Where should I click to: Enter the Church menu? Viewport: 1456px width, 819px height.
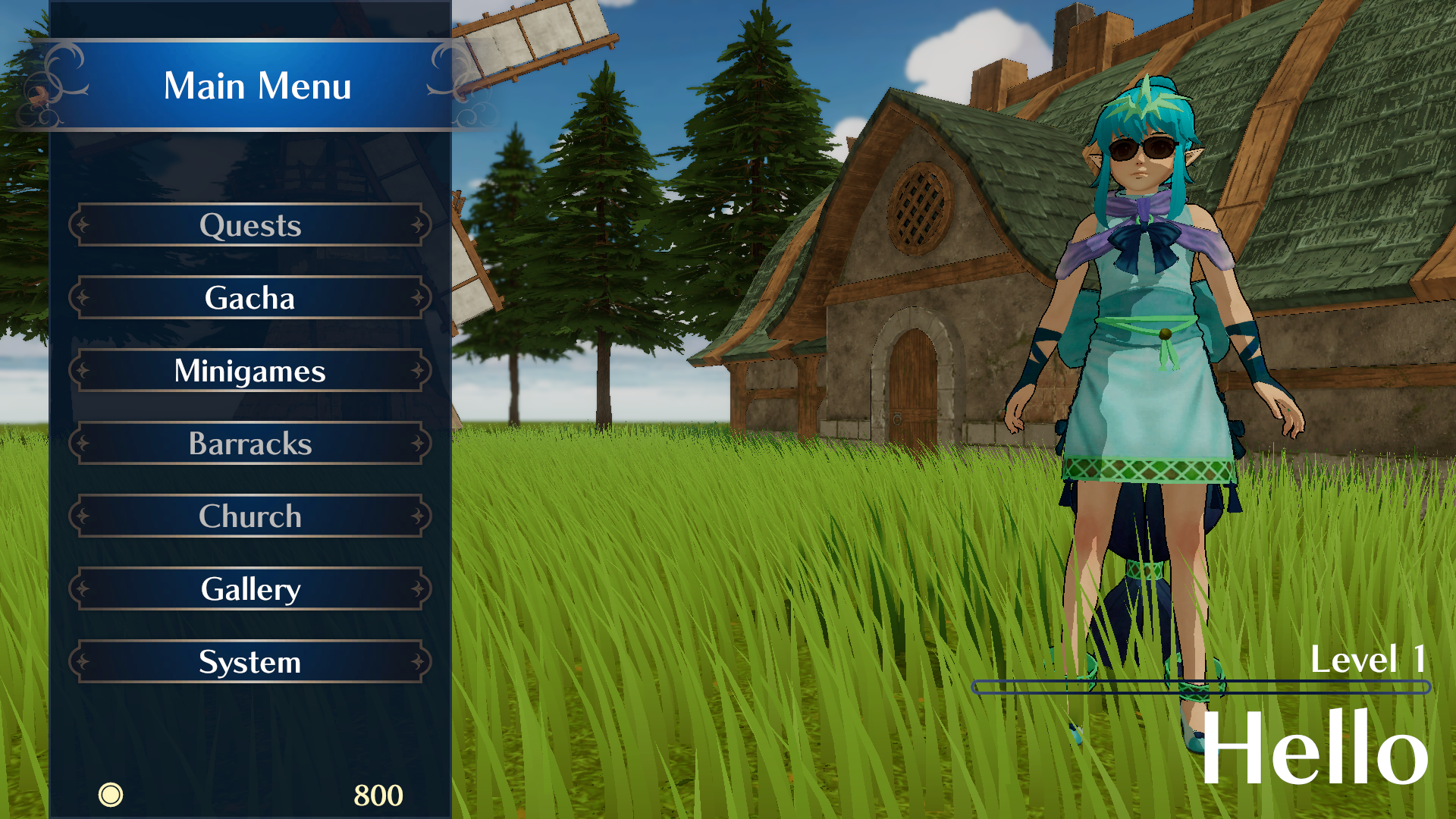tap(250, 516)
